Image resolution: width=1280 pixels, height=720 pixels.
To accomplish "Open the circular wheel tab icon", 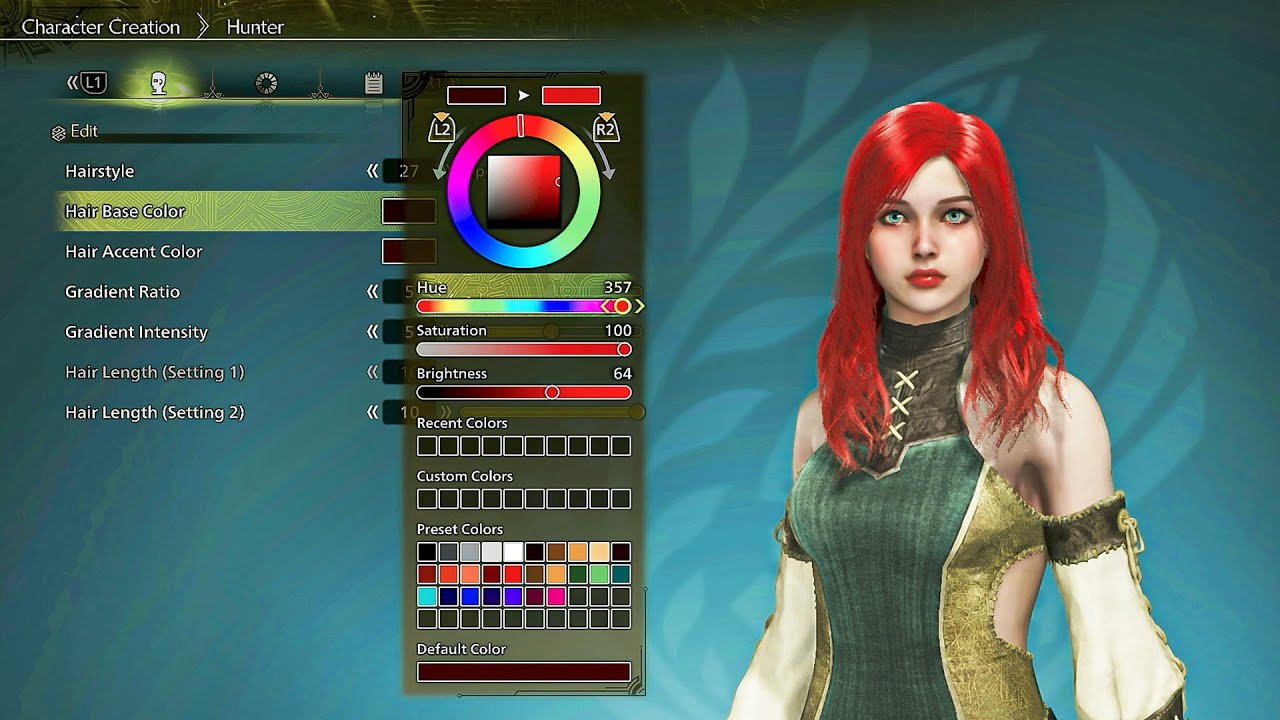I will (265, 83).
